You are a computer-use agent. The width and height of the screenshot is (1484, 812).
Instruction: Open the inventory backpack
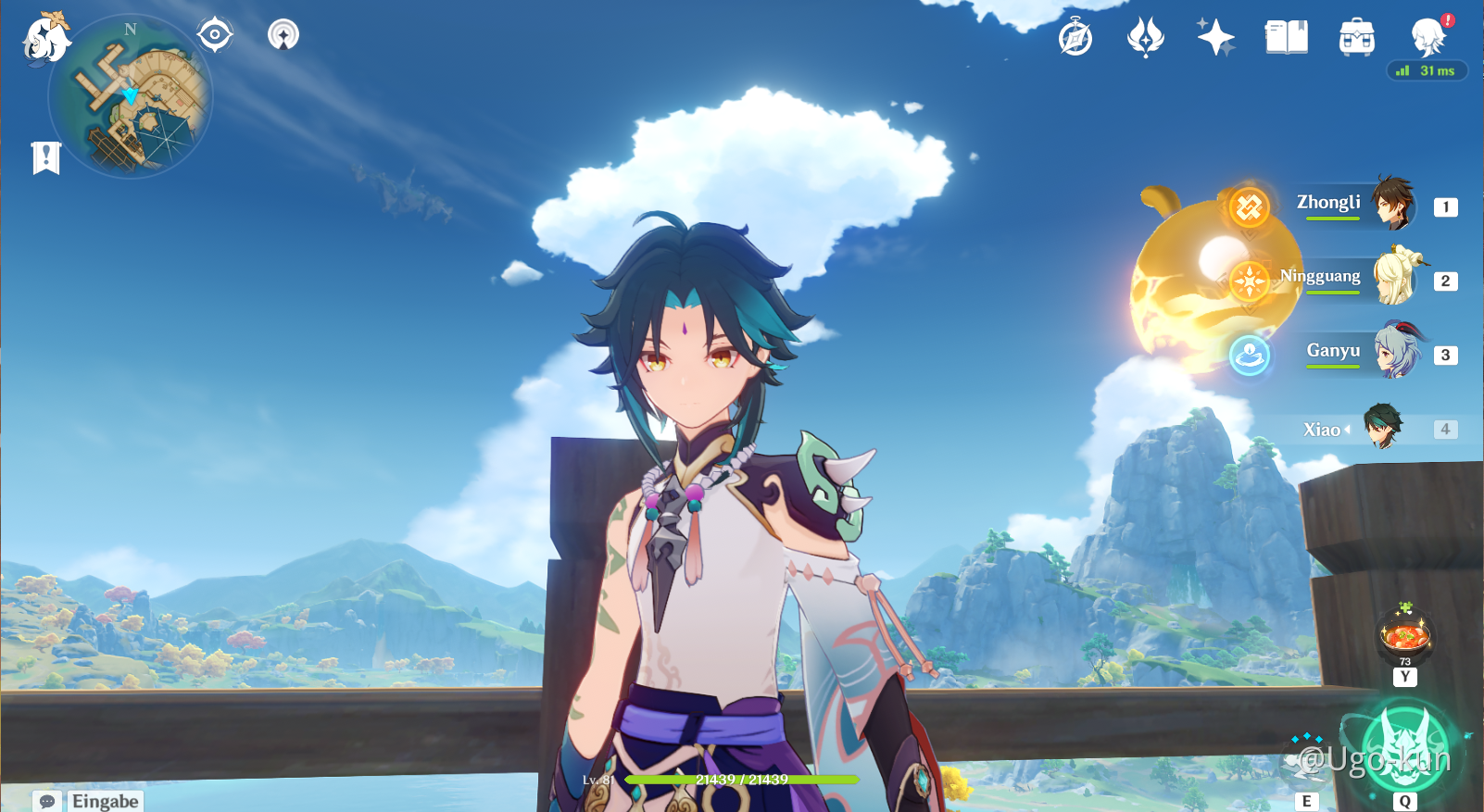tap(1356, 38)
